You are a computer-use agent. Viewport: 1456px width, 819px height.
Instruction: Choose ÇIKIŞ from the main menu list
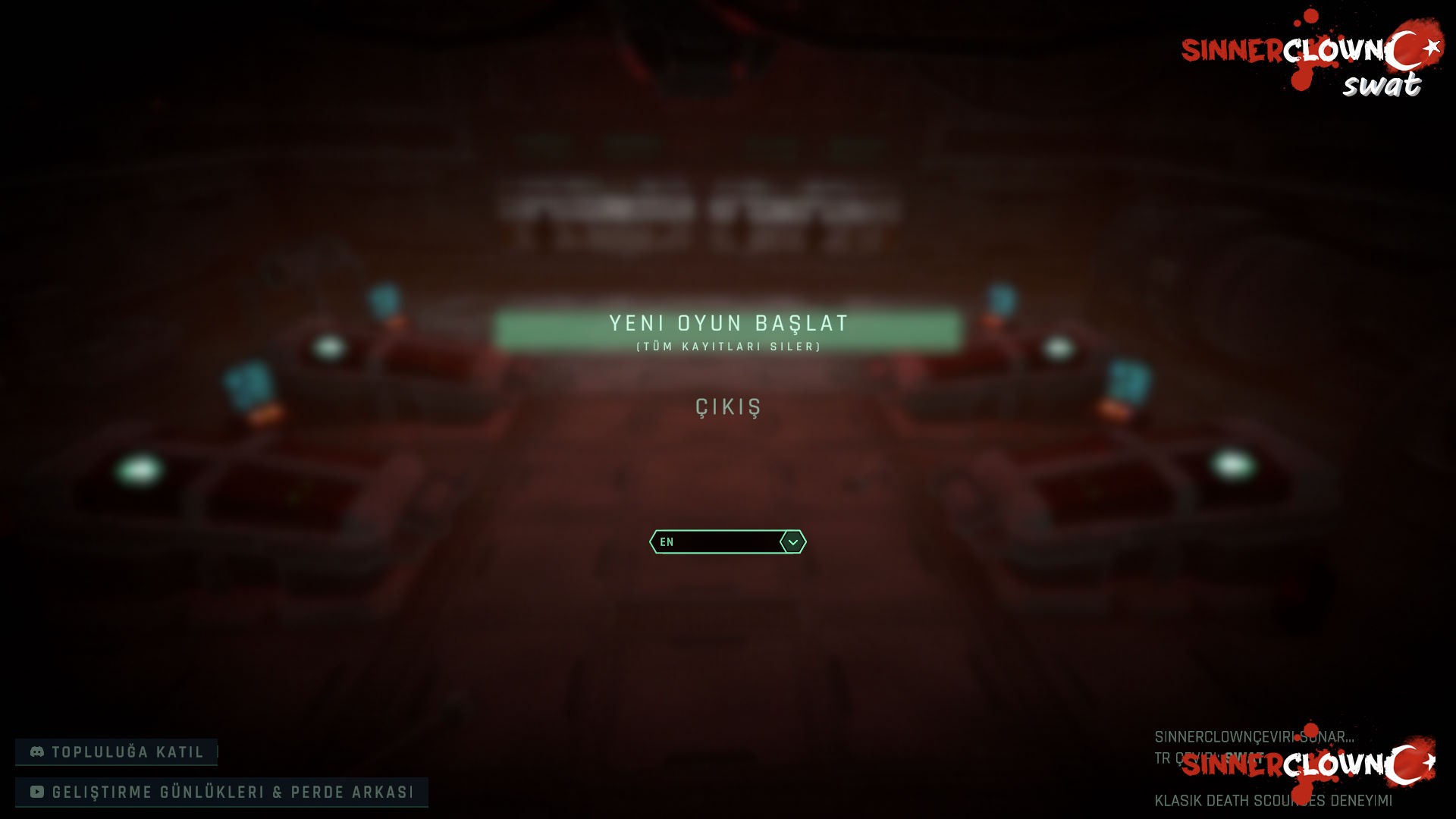coord(726,409)
